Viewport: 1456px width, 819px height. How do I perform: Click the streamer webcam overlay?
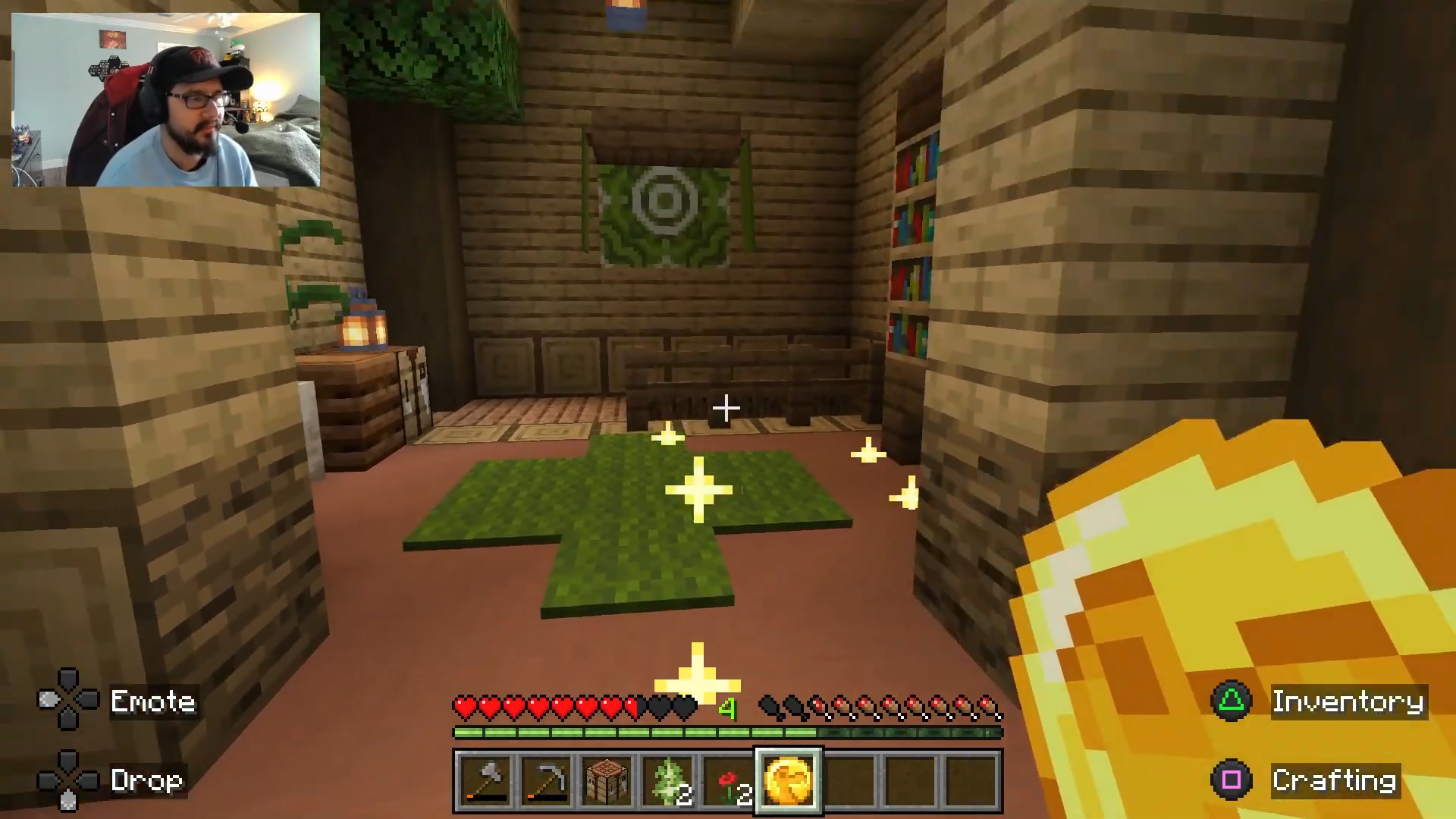(x=166, y=99)
